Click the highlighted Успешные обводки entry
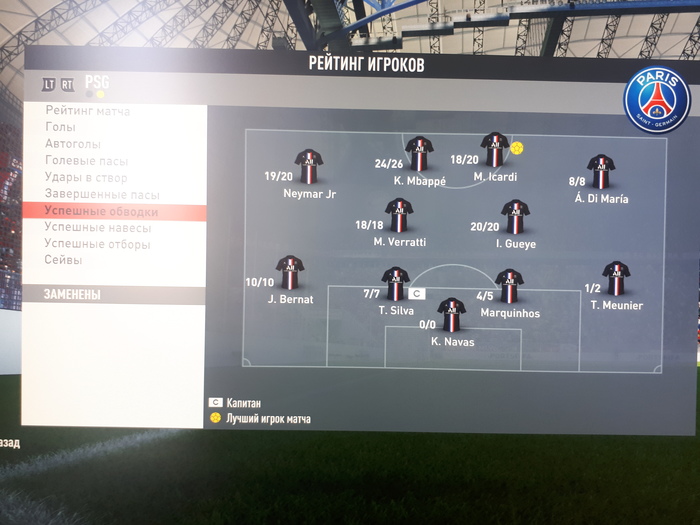The height and width of the screenshot is (525, 700). 101,212
